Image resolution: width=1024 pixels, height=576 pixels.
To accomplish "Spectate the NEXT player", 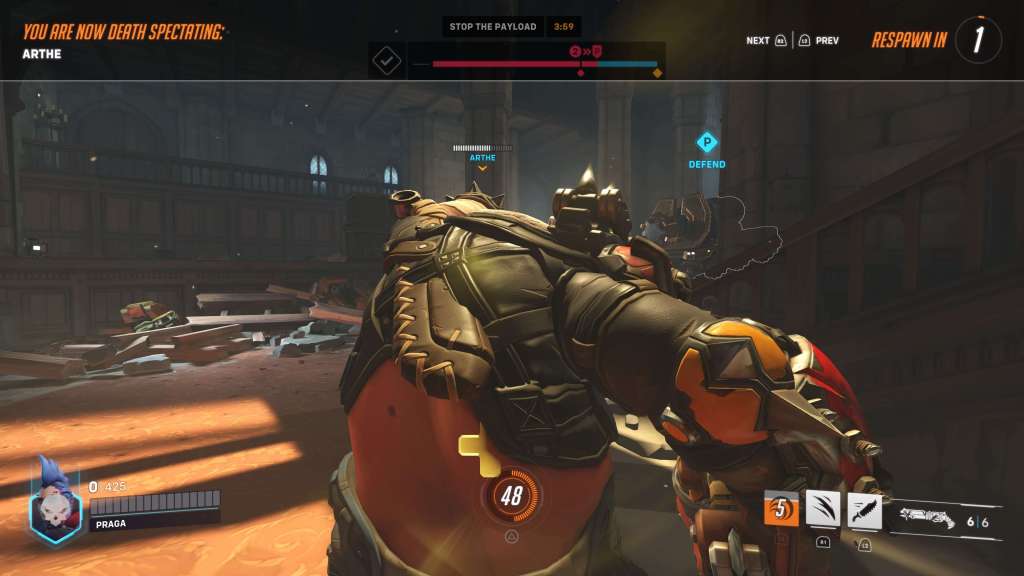I will click(766, 41).
